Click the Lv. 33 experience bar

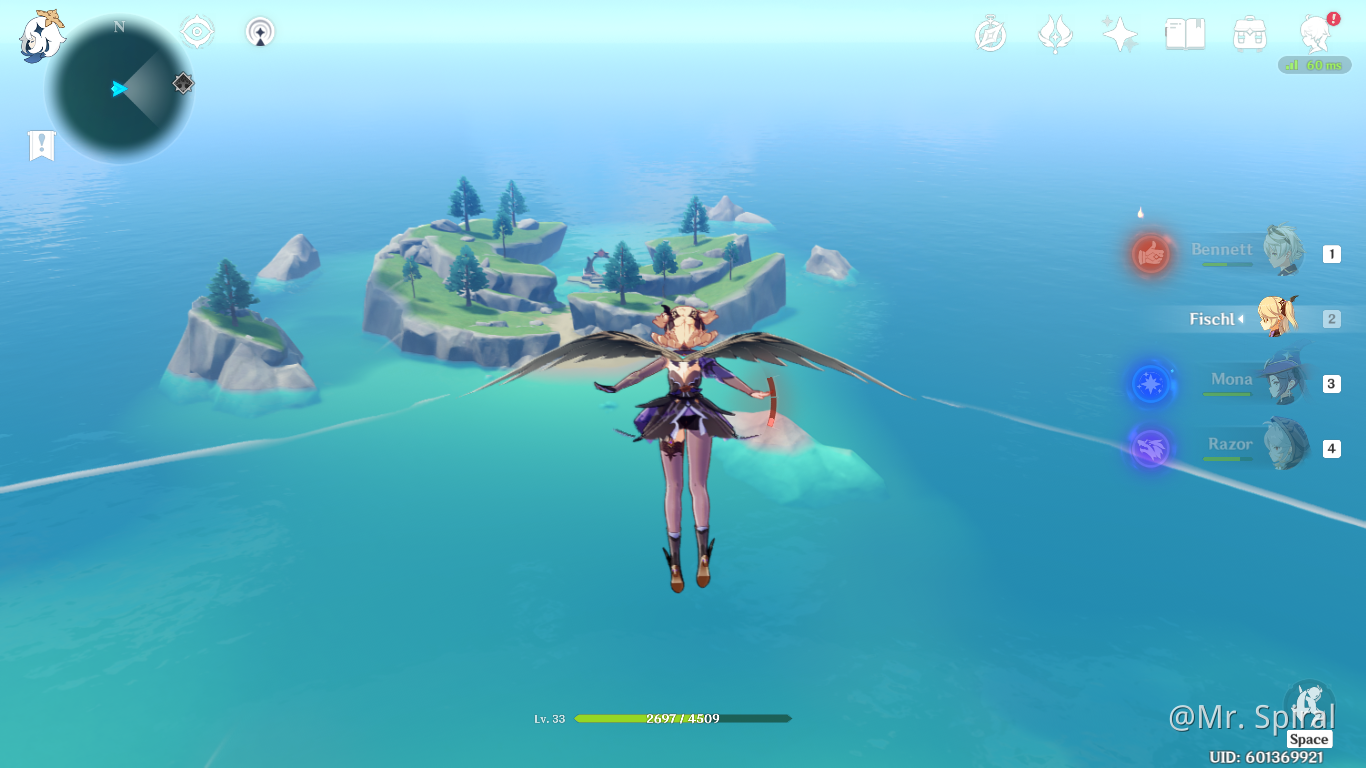coord(683,718)
